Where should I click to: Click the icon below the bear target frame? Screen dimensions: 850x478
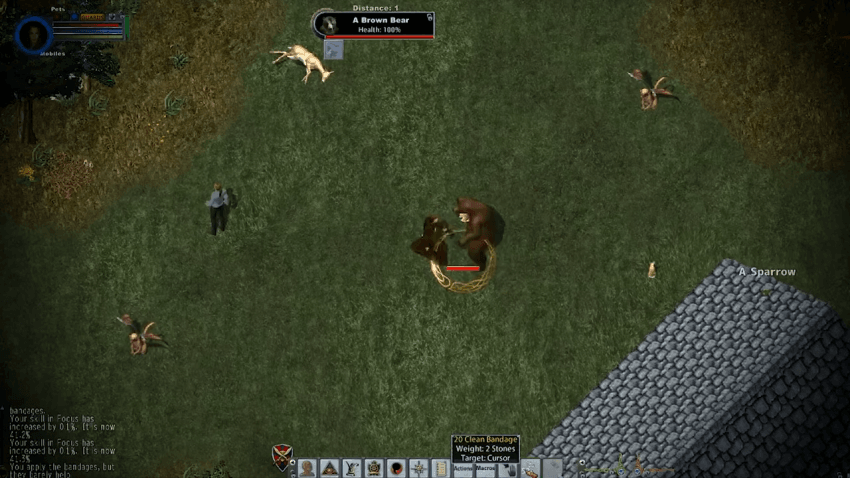[334, 50]
